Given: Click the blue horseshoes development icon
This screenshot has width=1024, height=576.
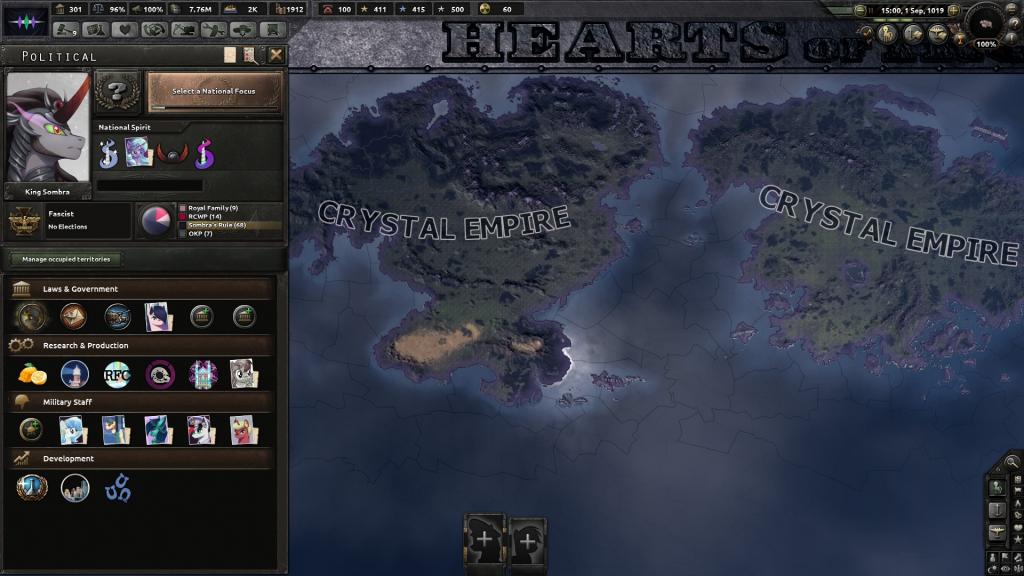Looking at the screenshot, I should click(118, 488).
